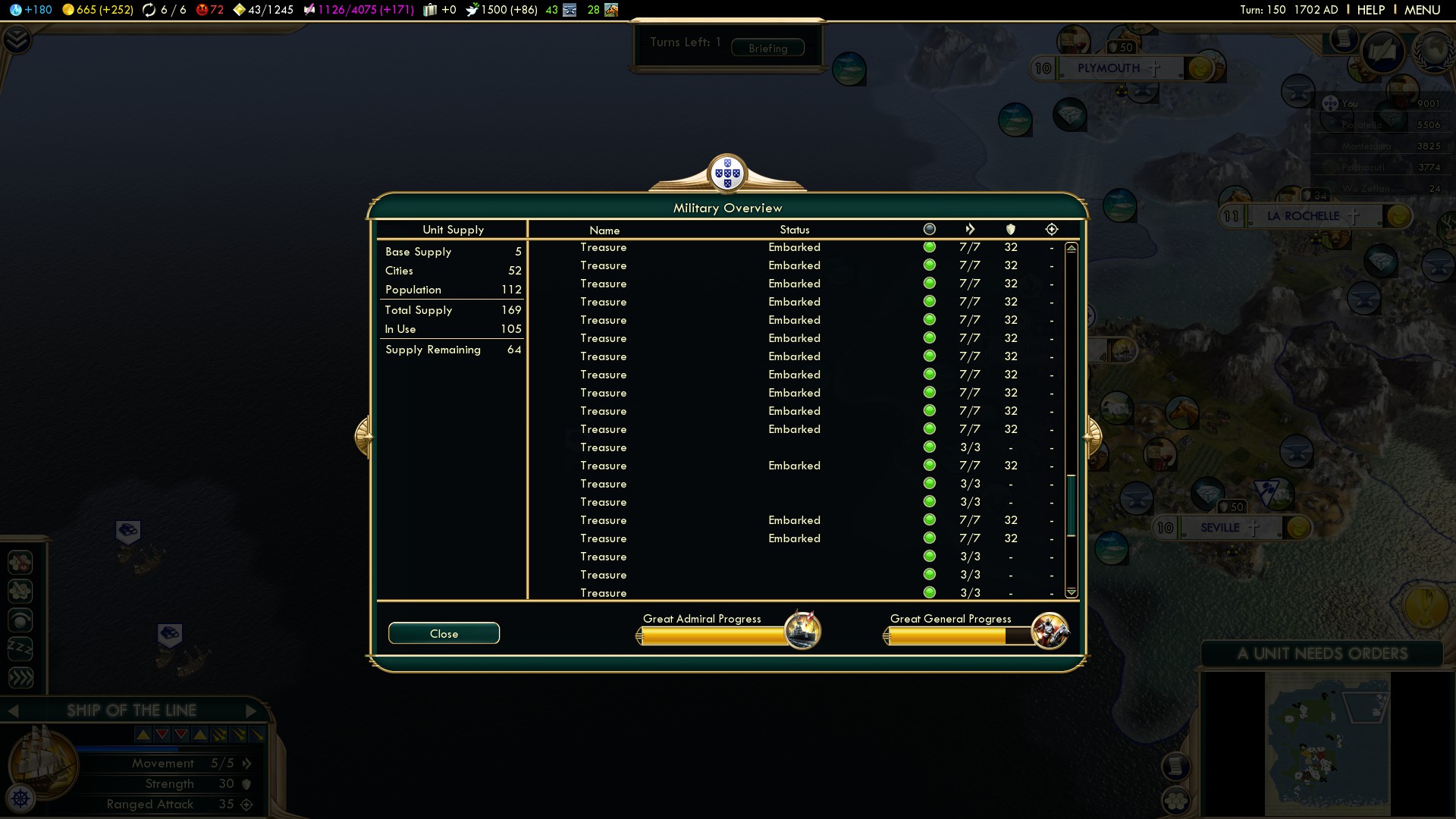Screen dimensions: 1456x819
Task: Open the scenario Briefing
Action: [767, 48]
